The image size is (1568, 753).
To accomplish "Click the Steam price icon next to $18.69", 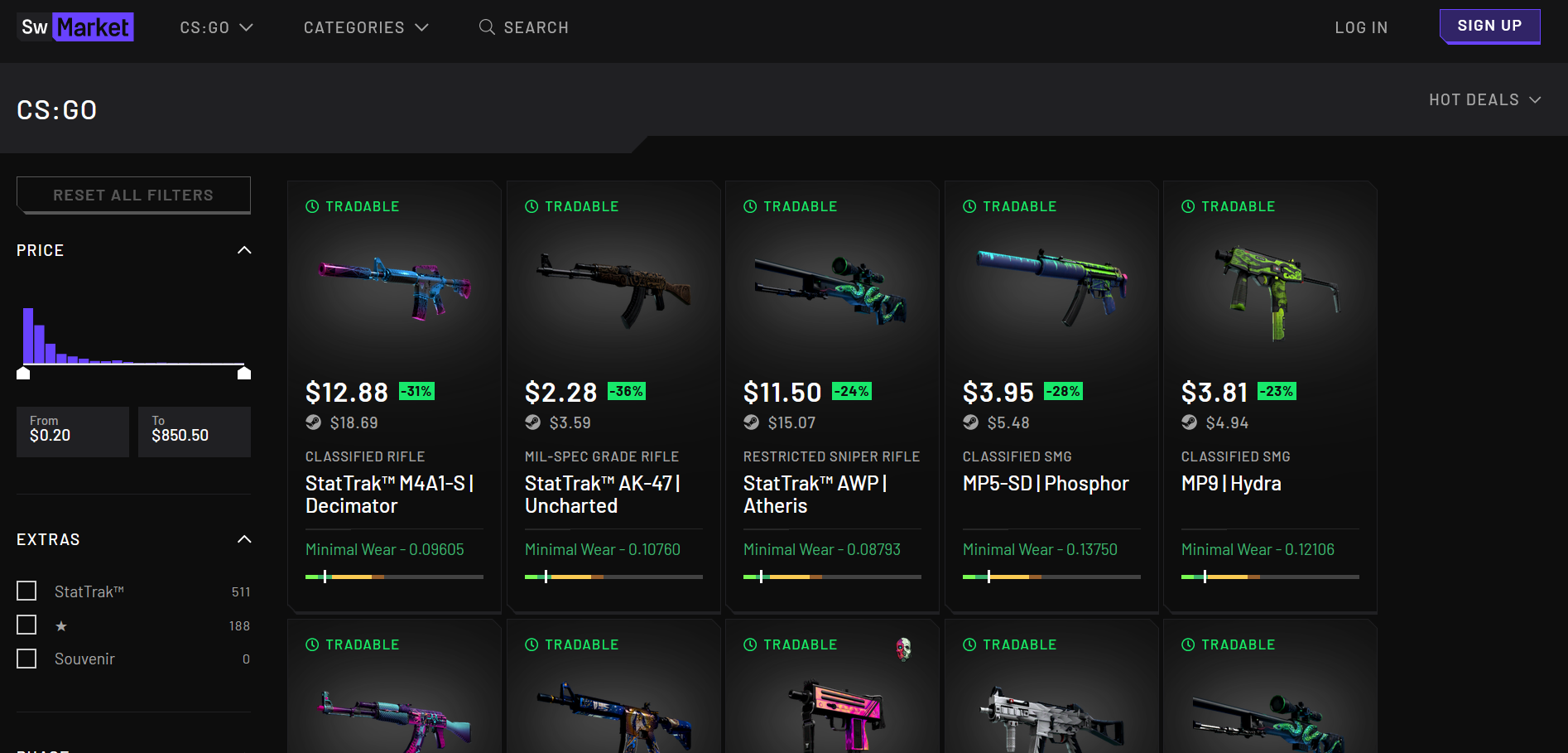I will [x=313, y=422].
